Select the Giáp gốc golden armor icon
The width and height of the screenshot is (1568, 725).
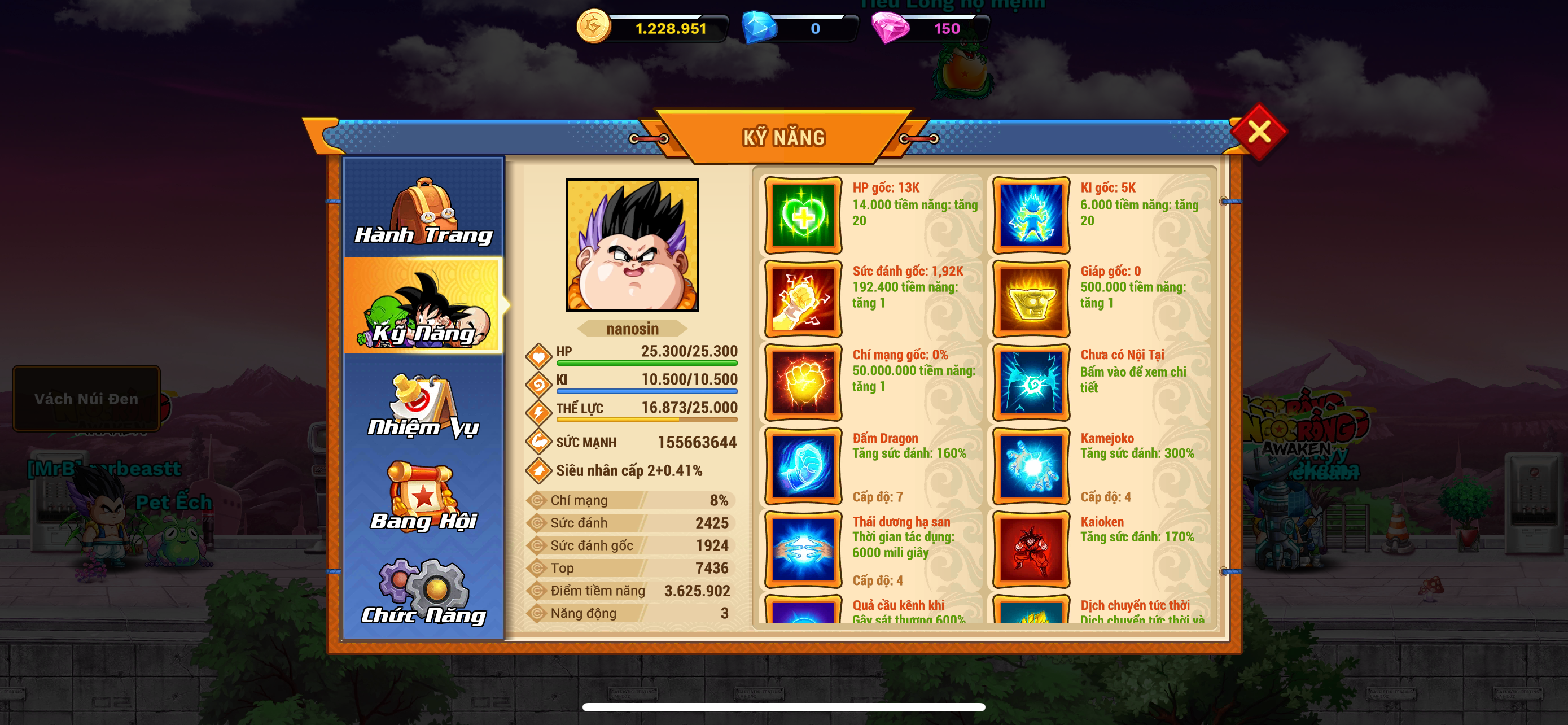1031,299
